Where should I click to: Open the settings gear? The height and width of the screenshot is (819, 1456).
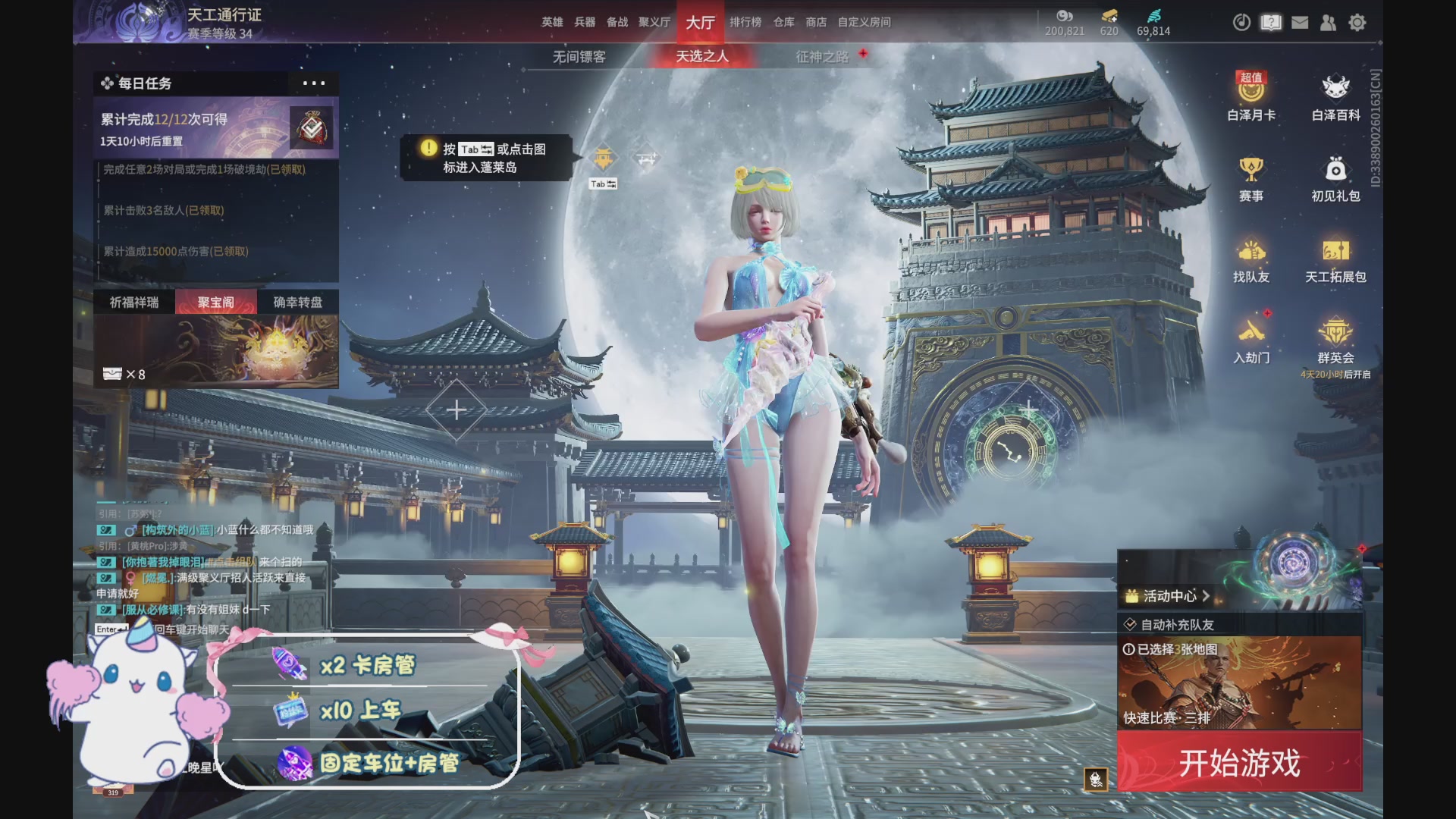pos(1357,23)
